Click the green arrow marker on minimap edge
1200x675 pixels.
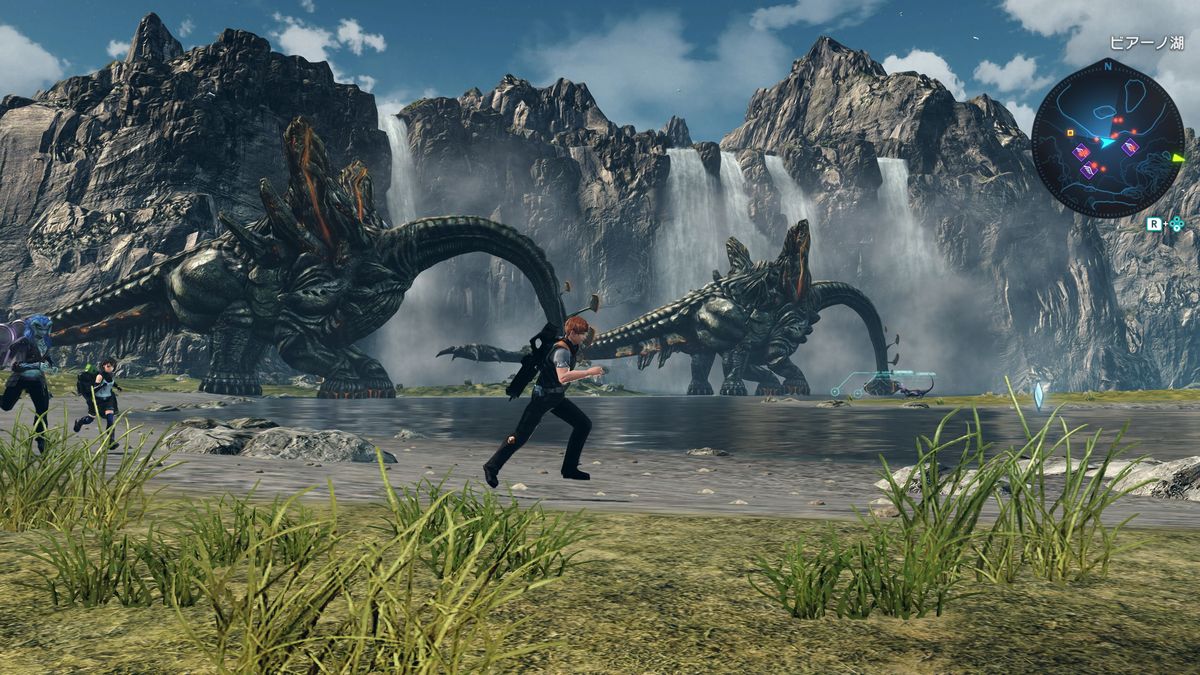point(1178,157)
